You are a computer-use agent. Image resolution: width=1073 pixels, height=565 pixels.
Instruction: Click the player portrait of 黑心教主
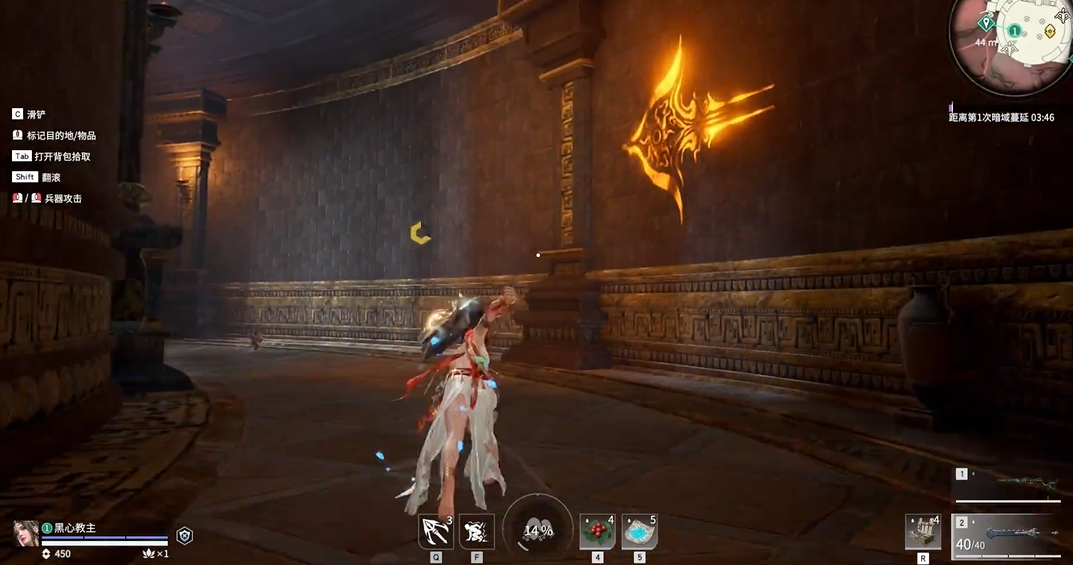[x=26, y=533]
